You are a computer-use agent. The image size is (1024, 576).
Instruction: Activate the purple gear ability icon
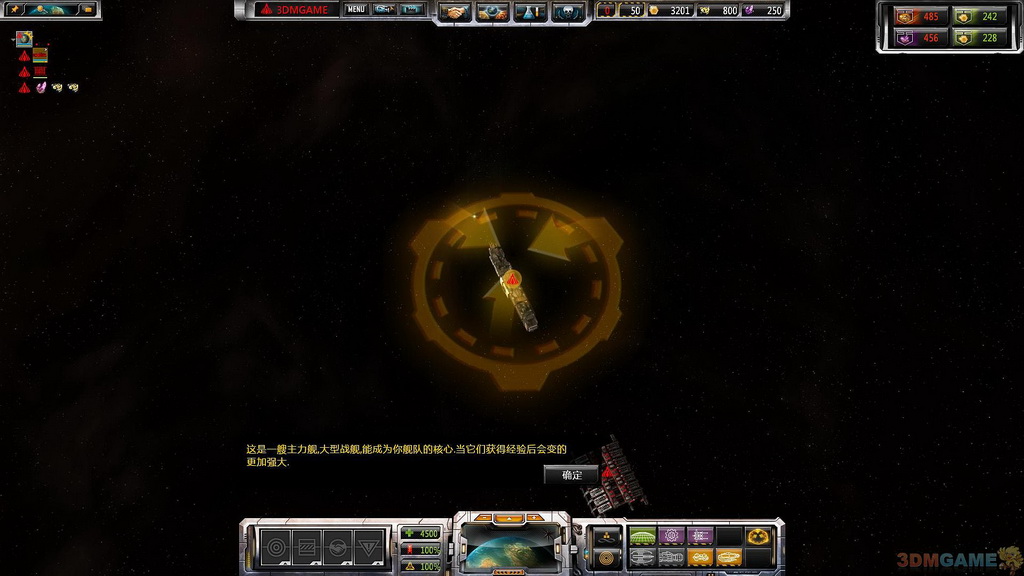[x=672, y=536]
